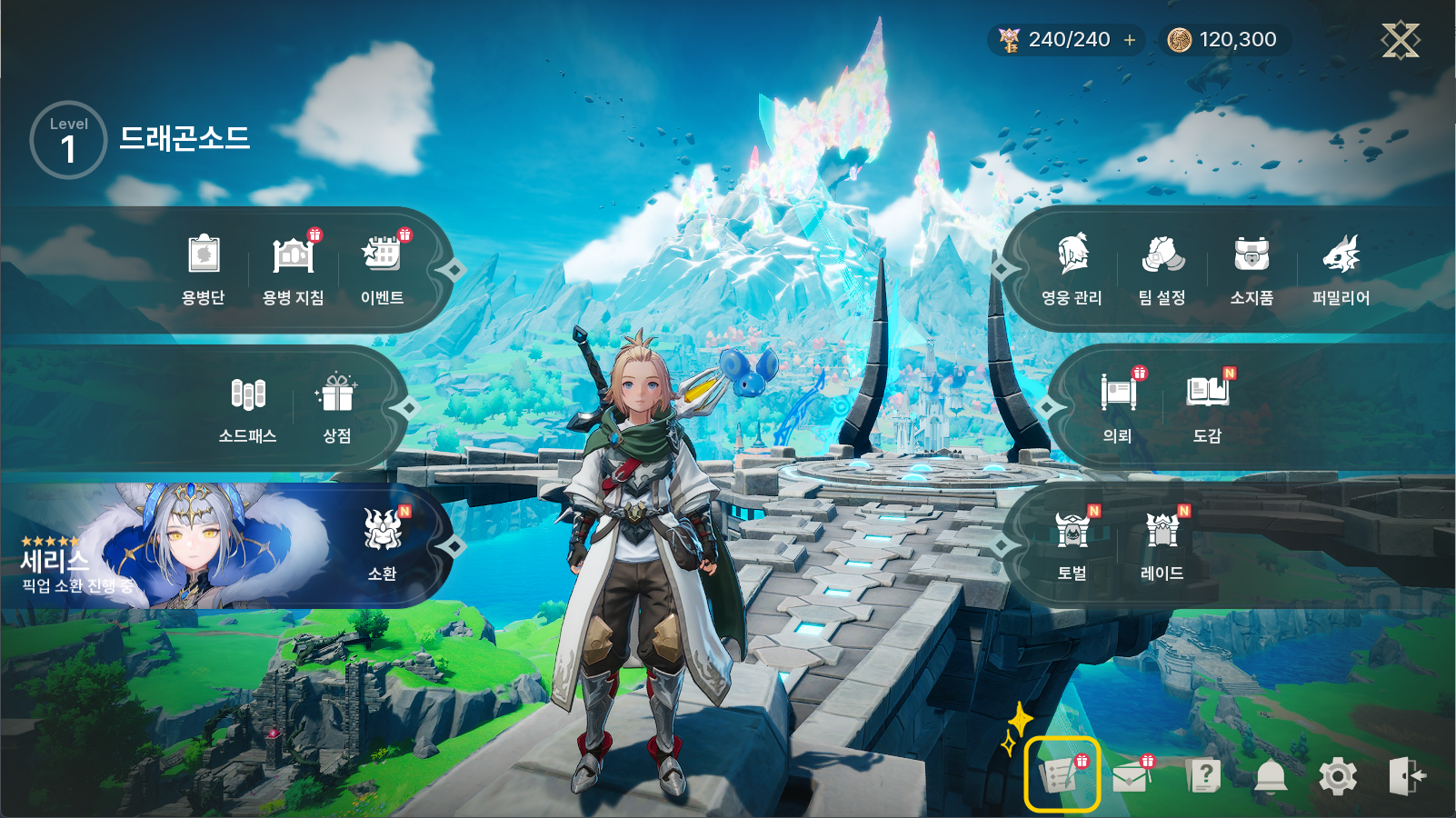Viewport: 1456px width, 818px height.
Task: Open the 도감 codex book
Action: coord(1207,407)
